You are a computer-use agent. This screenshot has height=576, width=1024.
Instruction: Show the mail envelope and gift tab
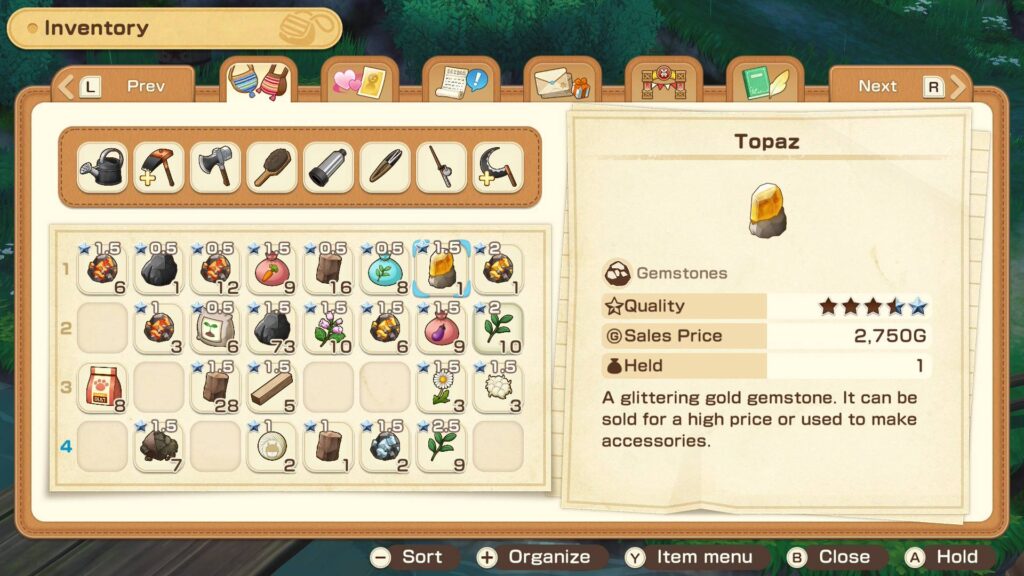point(561,82)
